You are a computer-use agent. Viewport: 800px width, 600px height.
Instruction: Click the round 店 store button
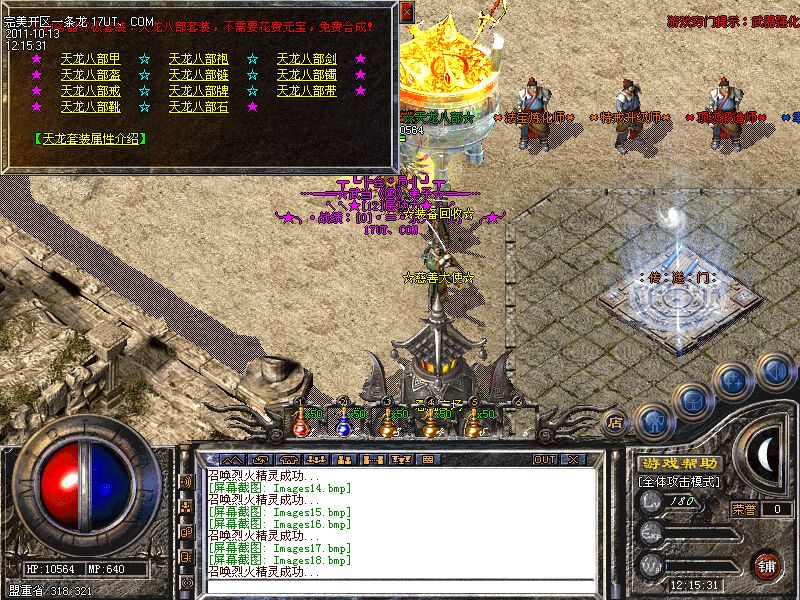[x=617, y=423]
